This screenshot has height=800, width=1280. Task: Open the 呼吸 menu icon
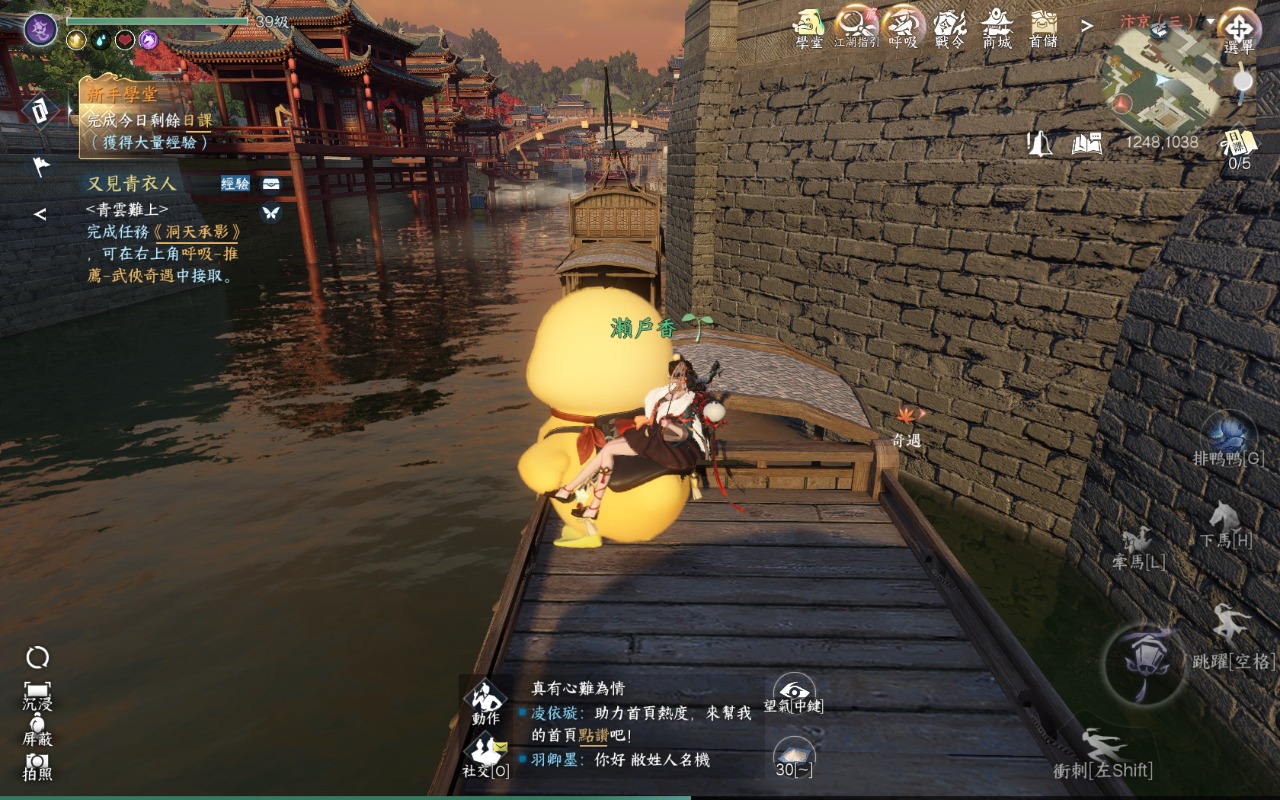pyautogui.click(x=902, y=24)
